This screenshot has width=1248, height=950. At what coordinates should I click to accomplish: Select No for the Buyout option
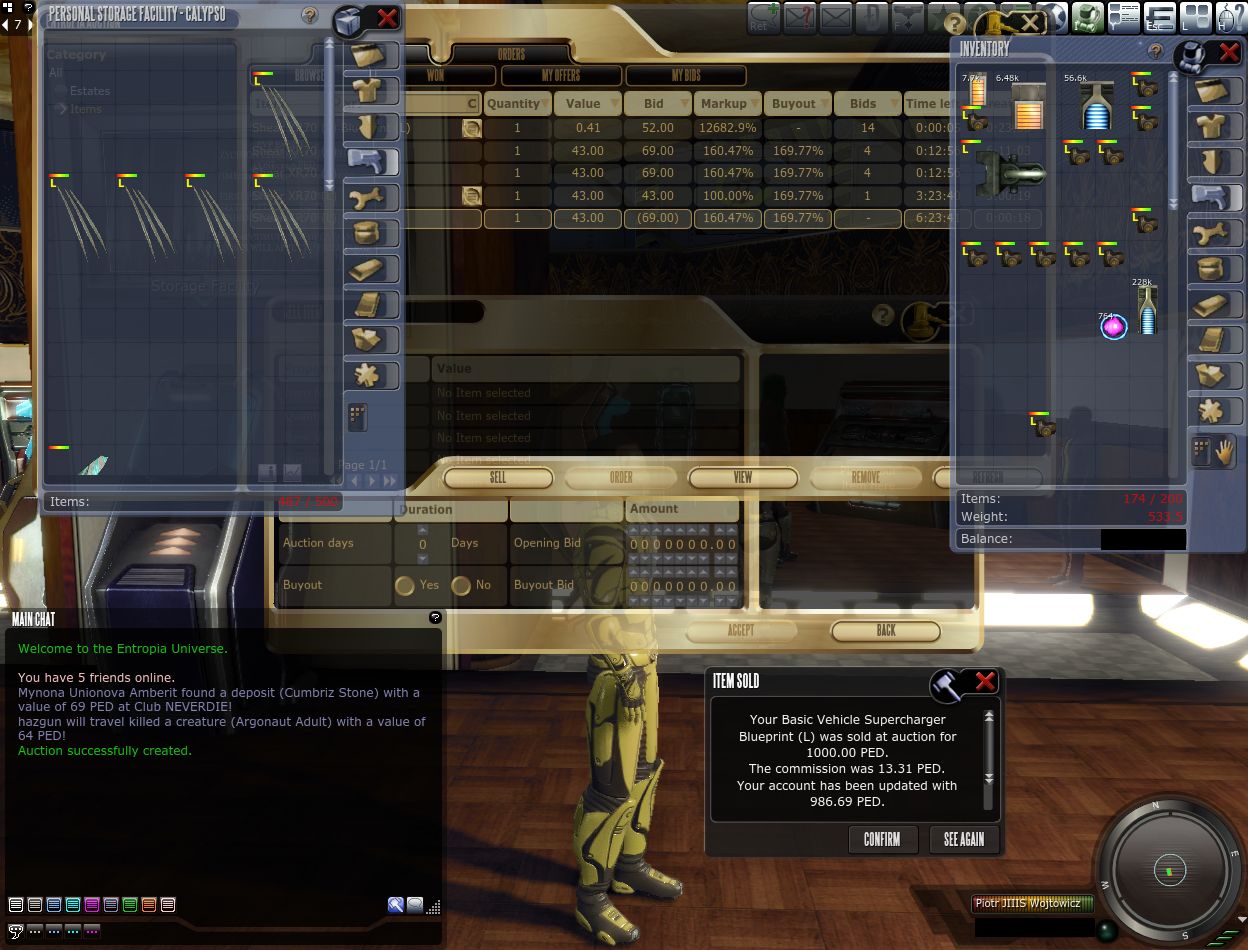(461, 585)
